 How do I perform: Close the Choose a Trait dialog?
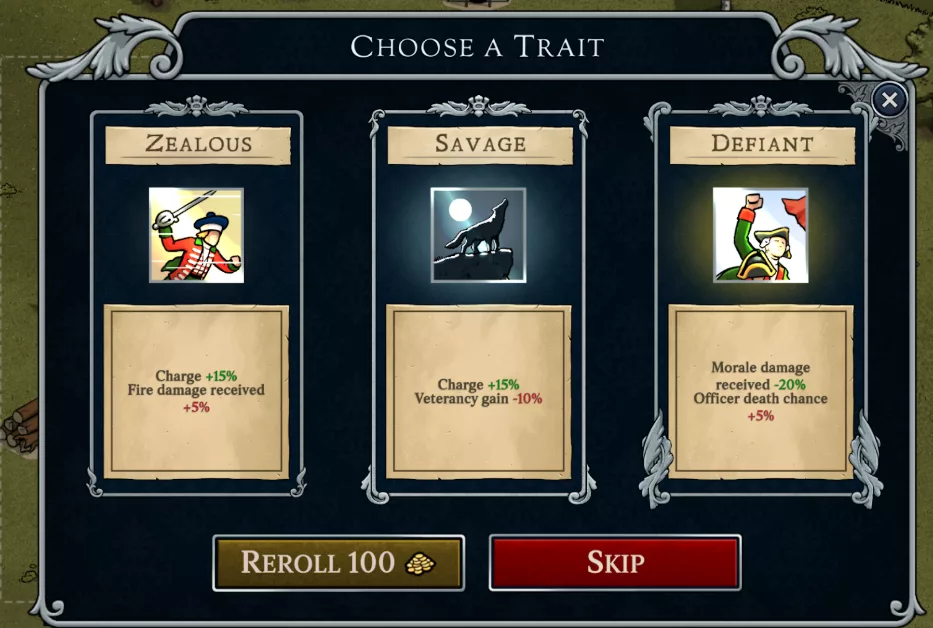pos(889,99)
